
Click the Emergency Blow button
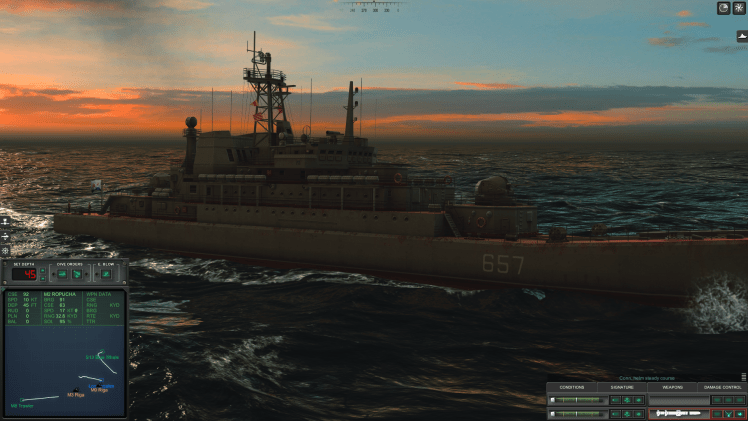105,273
